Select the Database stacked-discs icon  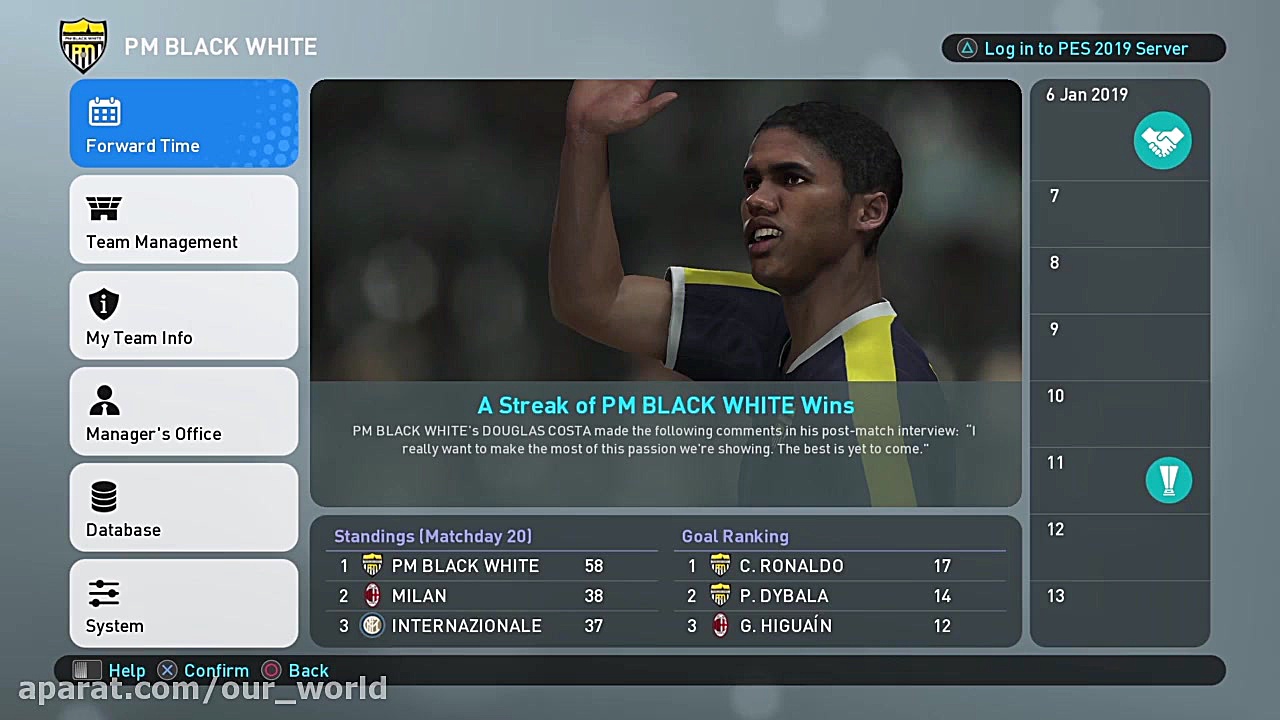pos(104,496)
